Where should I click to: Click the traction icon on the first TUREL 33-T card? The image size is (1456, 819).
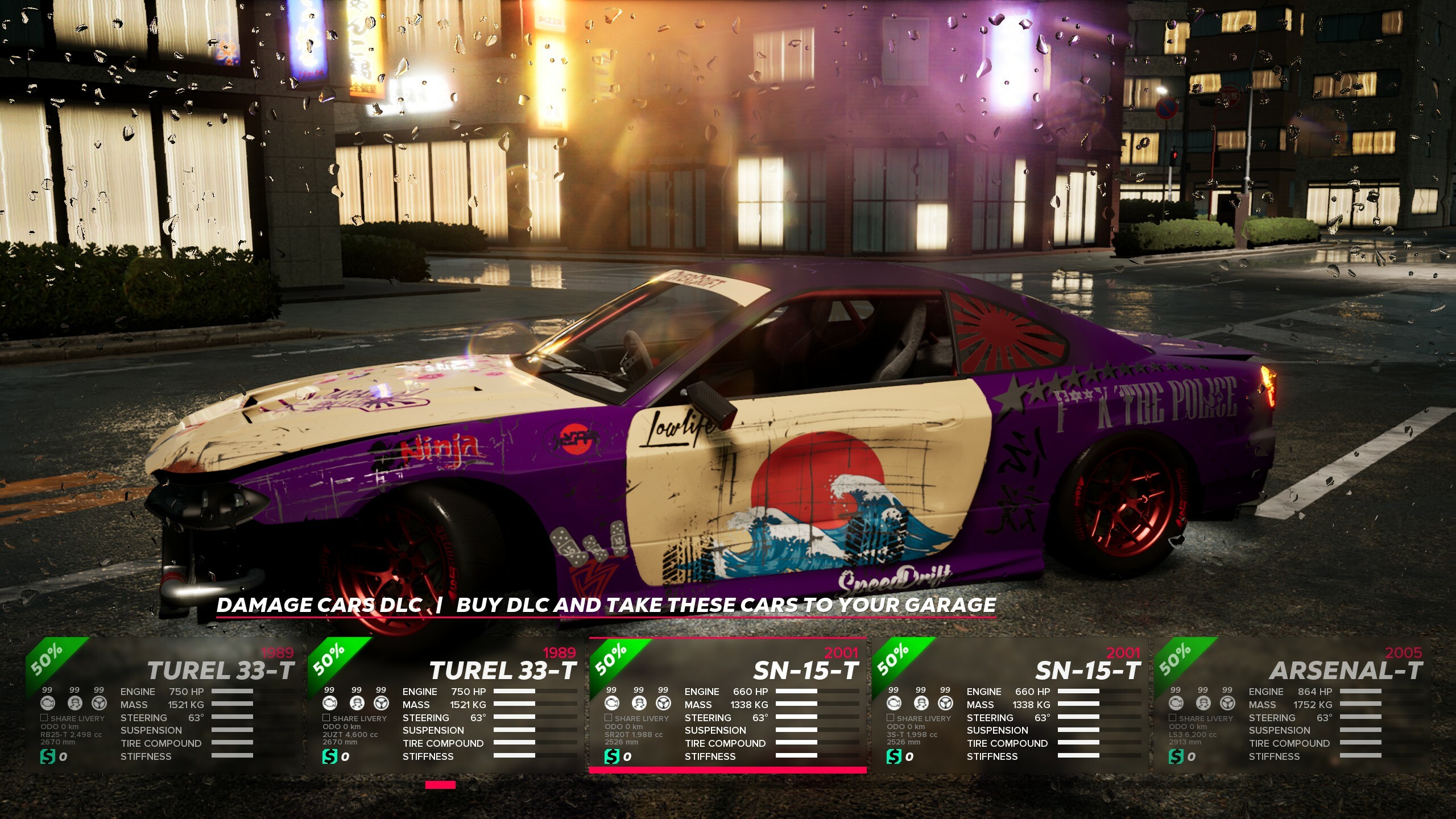click(75, 704)
